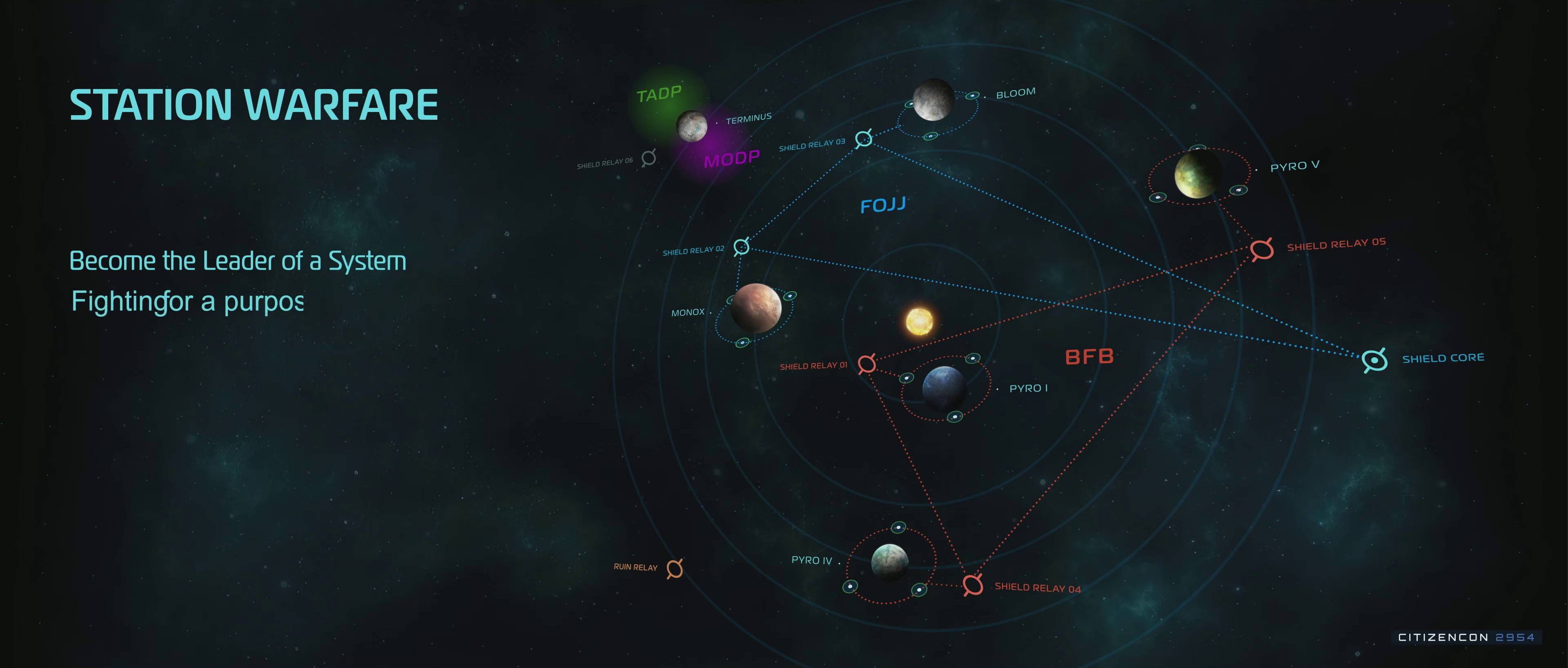Click the Monox planet on the map
This screenshot has height=668, width=1568.
(755, 308)
